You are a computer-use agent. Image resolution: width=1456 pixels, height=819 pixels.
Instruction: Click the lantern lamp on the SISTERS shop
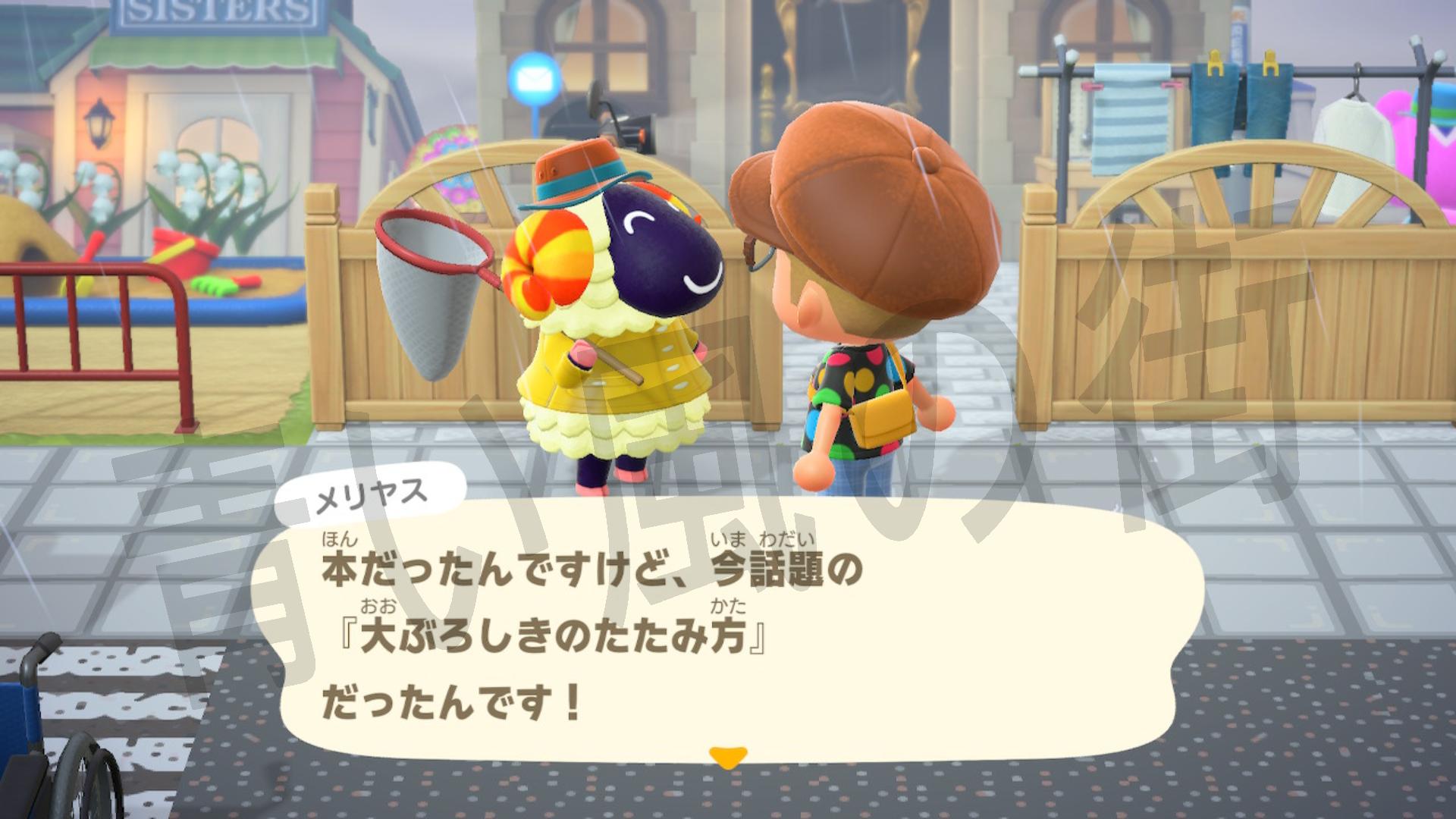(97, 123)
